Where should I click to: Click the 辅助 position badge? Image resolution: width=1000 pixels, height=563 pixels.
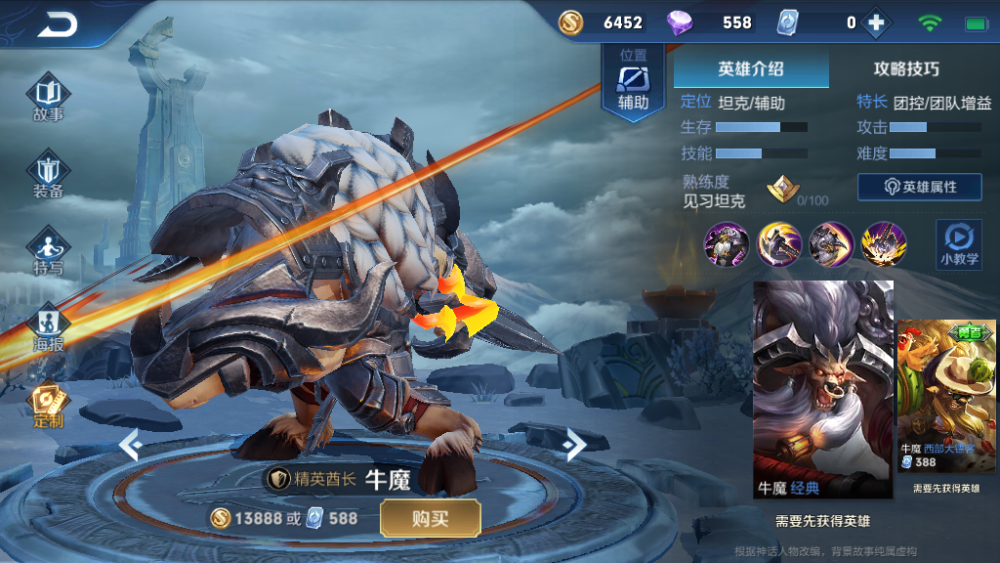pyautogui.click(x=633, y=84)
